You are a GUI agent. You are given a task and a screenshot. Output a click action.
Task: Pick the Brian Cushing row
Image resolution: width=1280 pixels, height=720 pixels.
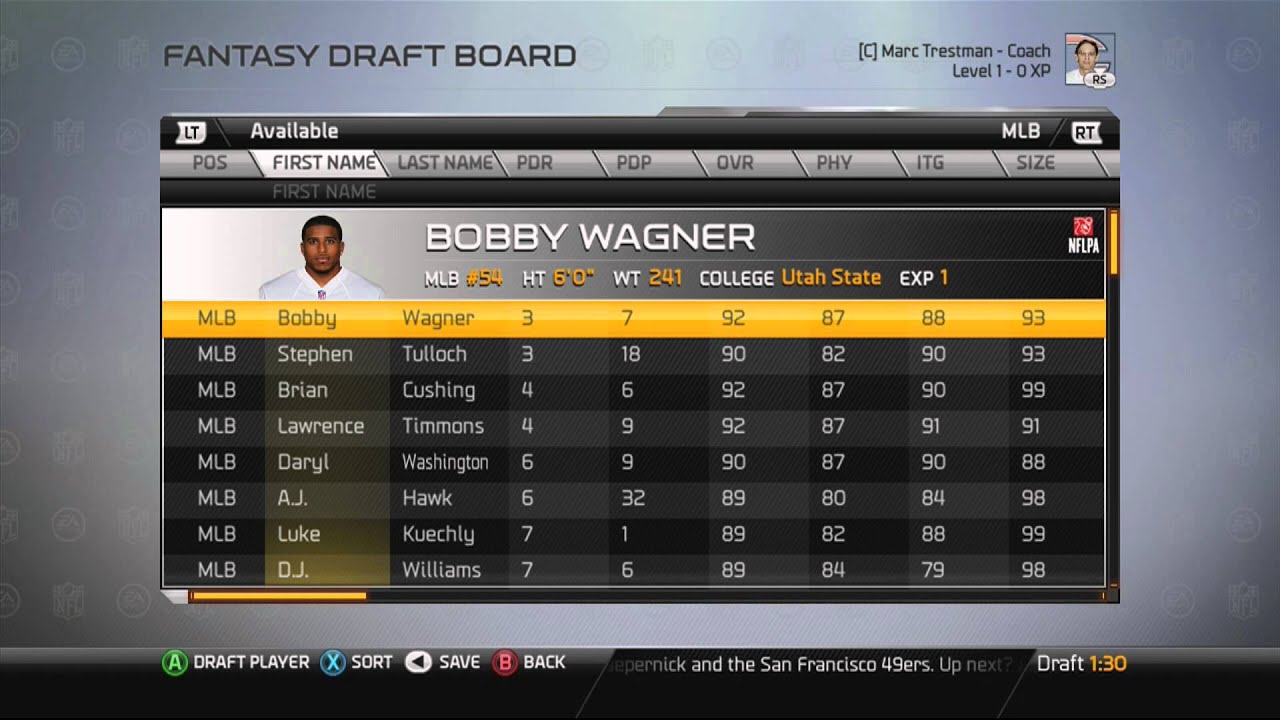click(x=632, y=390)
